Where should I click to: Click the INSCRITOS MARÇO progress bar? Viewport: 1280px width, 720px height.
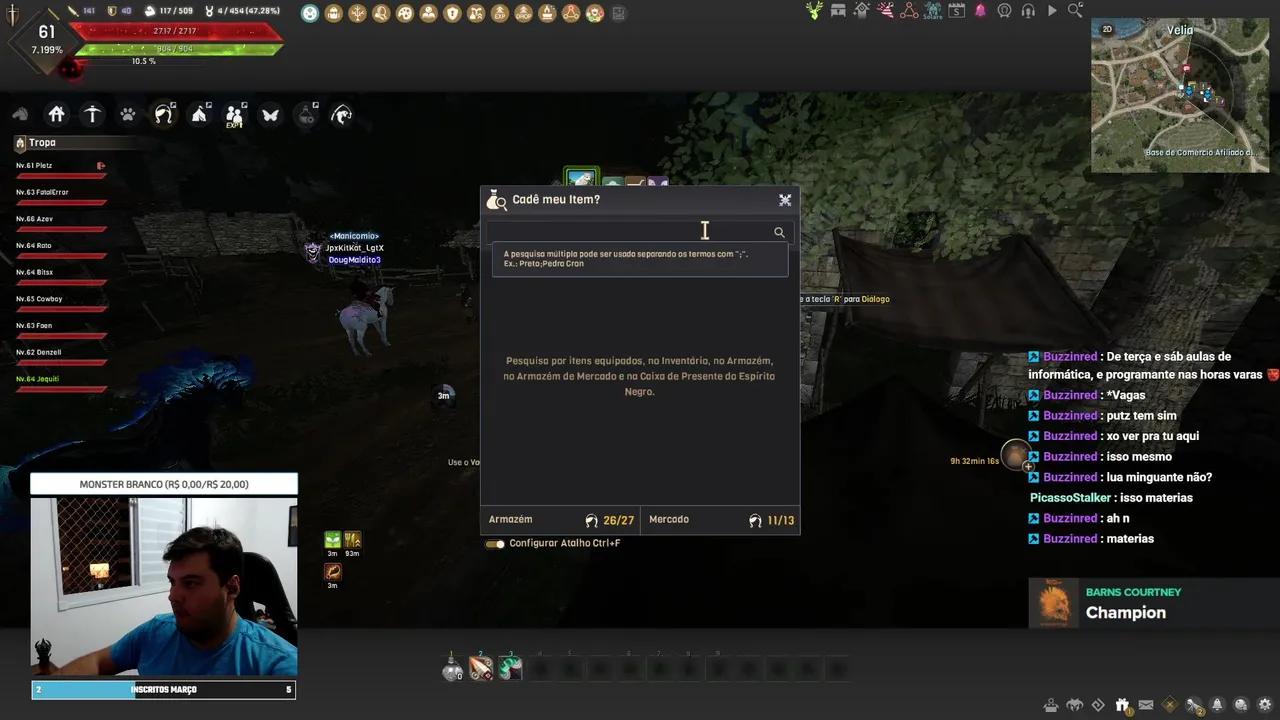(163, 689)
